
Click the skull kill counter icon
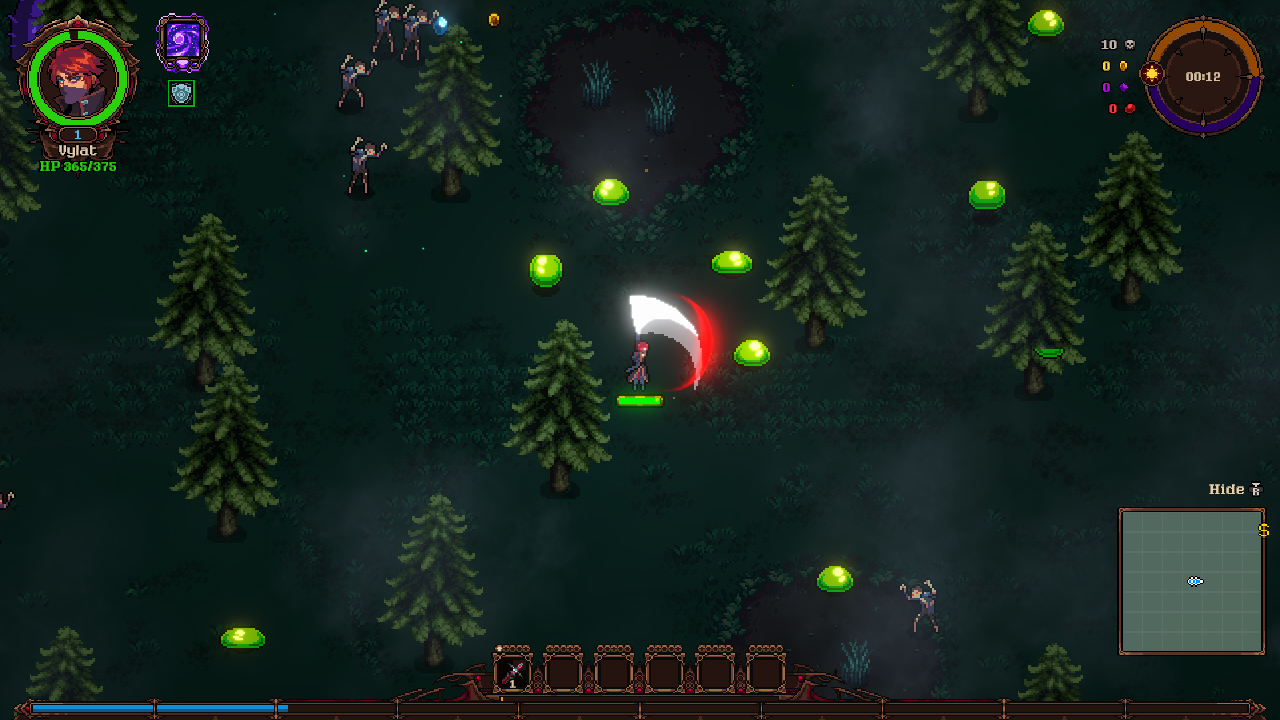1131,44
